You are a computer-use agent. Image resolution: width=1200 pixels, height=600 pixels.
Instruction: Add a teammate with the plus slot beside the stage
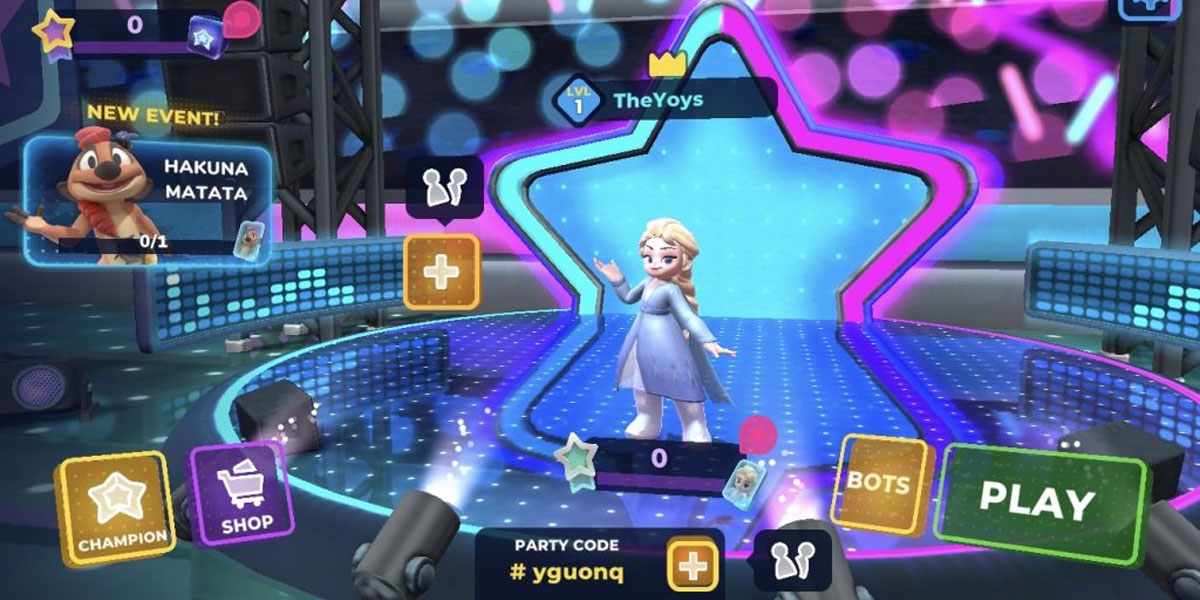(441, 271)
